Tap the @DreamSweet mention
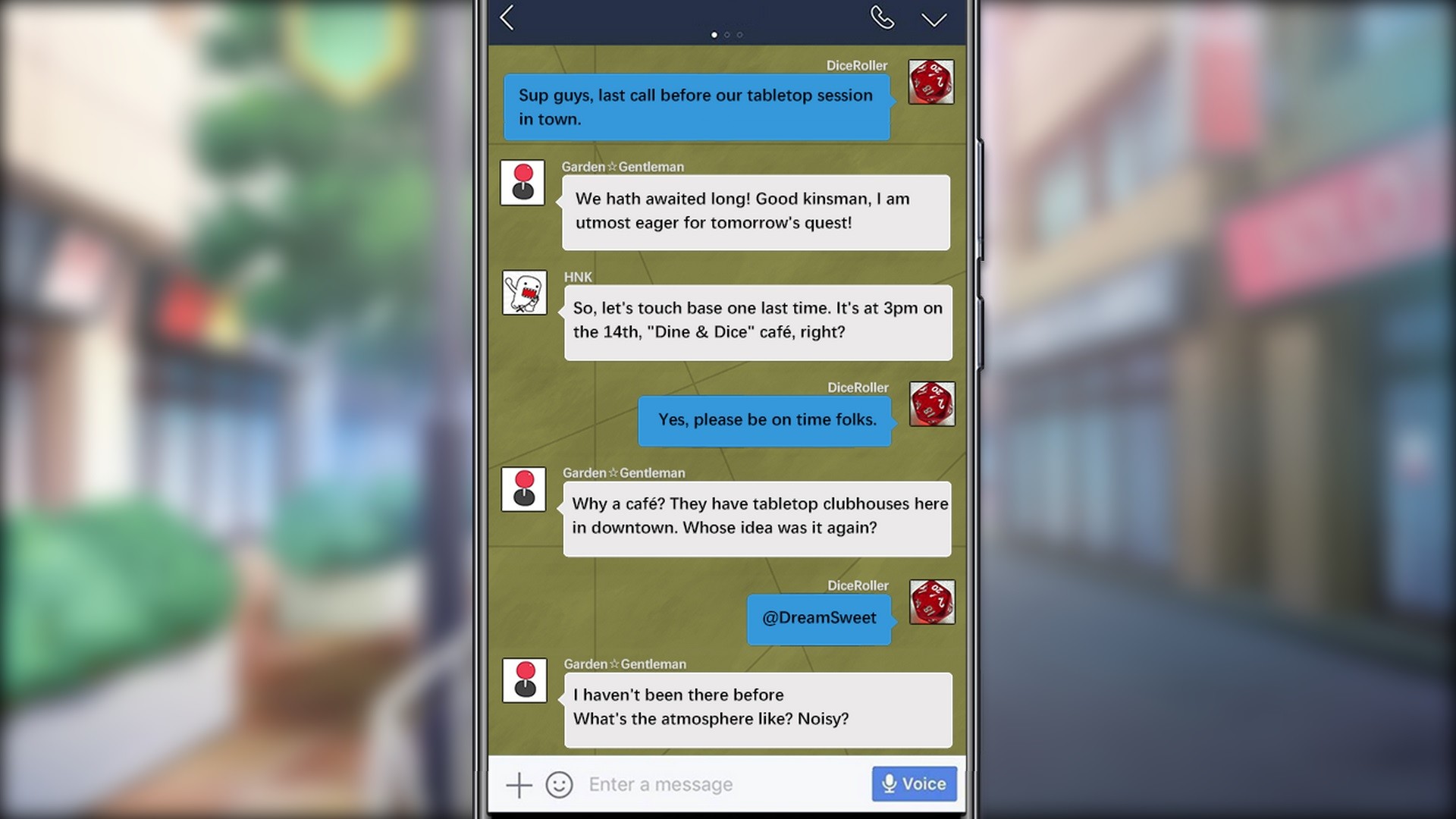 819,618
